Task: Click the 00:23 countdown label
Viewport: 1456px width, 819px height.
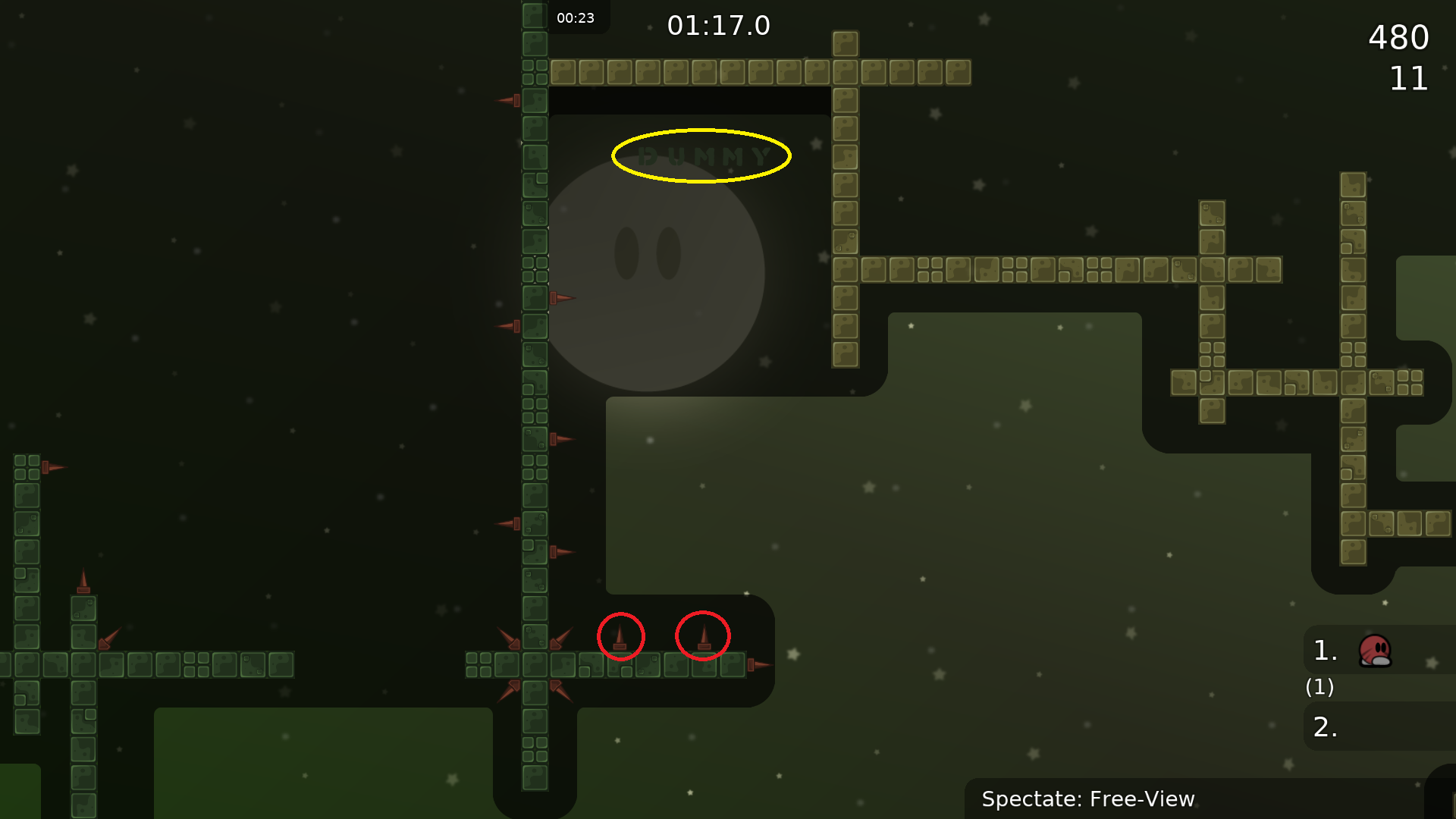Action: point(576,17)
